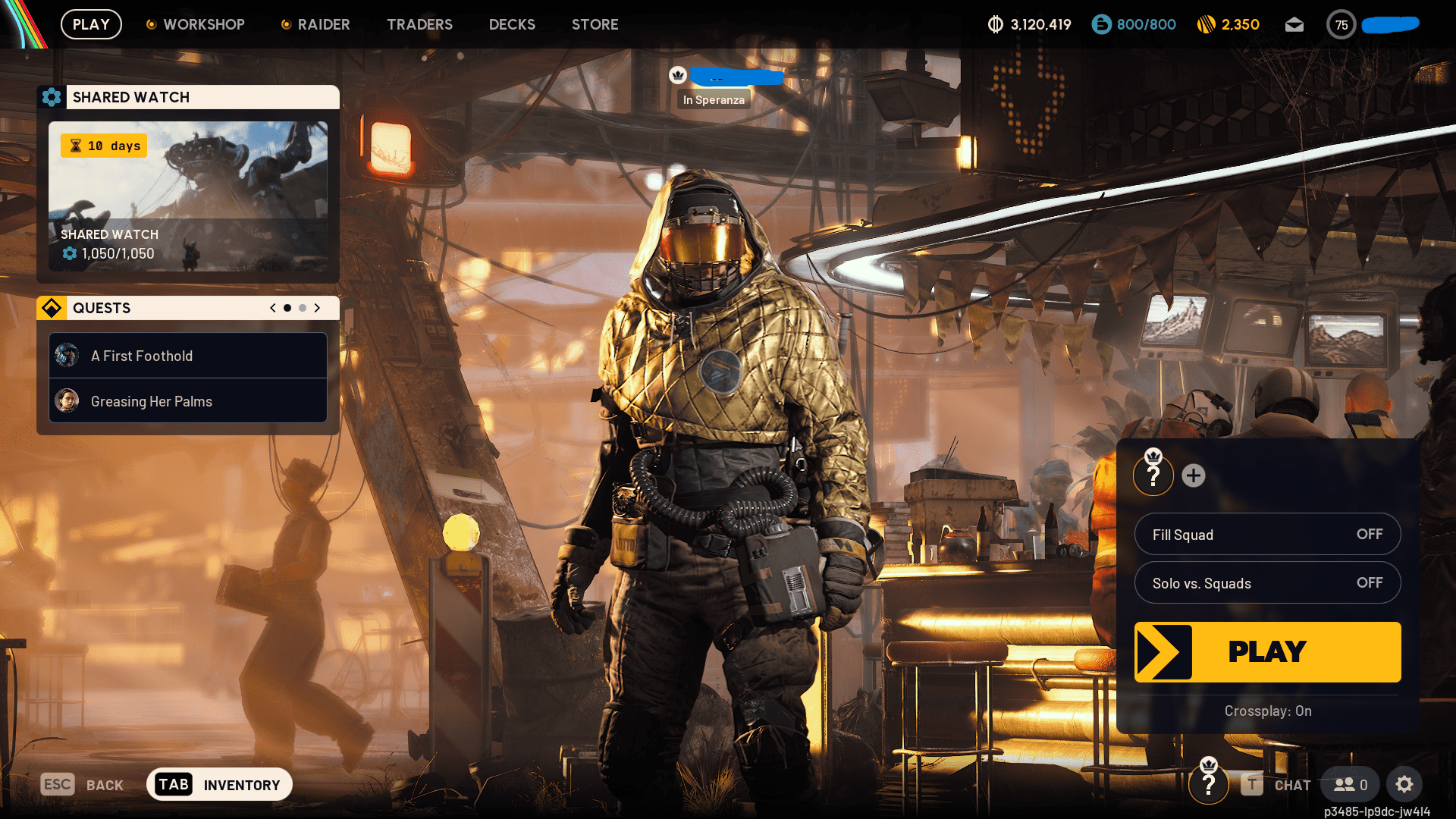Click the credits currency icon
Image resolution: width=1456 pixels, height=819 pixels.
pos(996,24)
